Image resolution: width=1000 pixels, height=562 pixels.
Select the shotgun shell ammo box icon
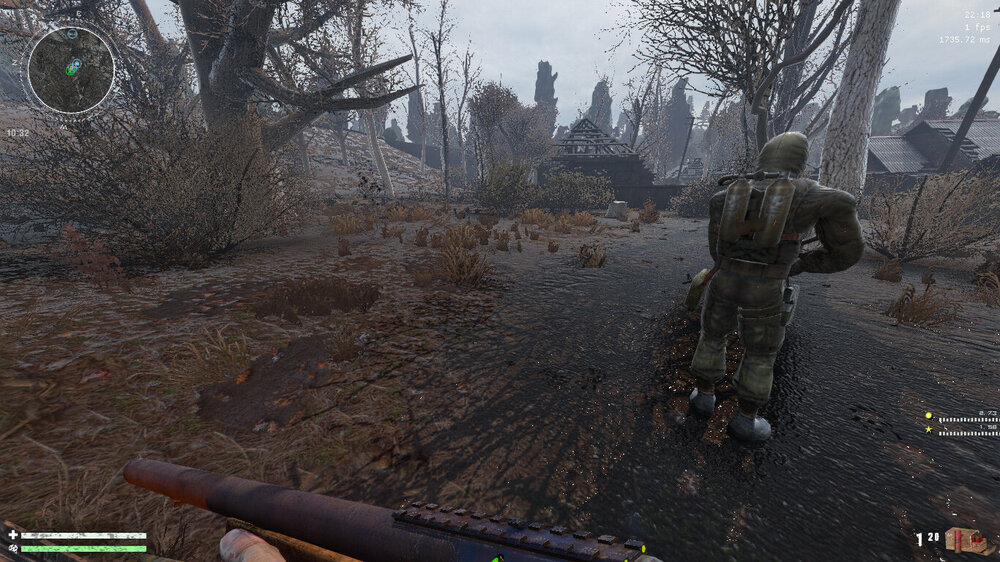pos(964,540)
